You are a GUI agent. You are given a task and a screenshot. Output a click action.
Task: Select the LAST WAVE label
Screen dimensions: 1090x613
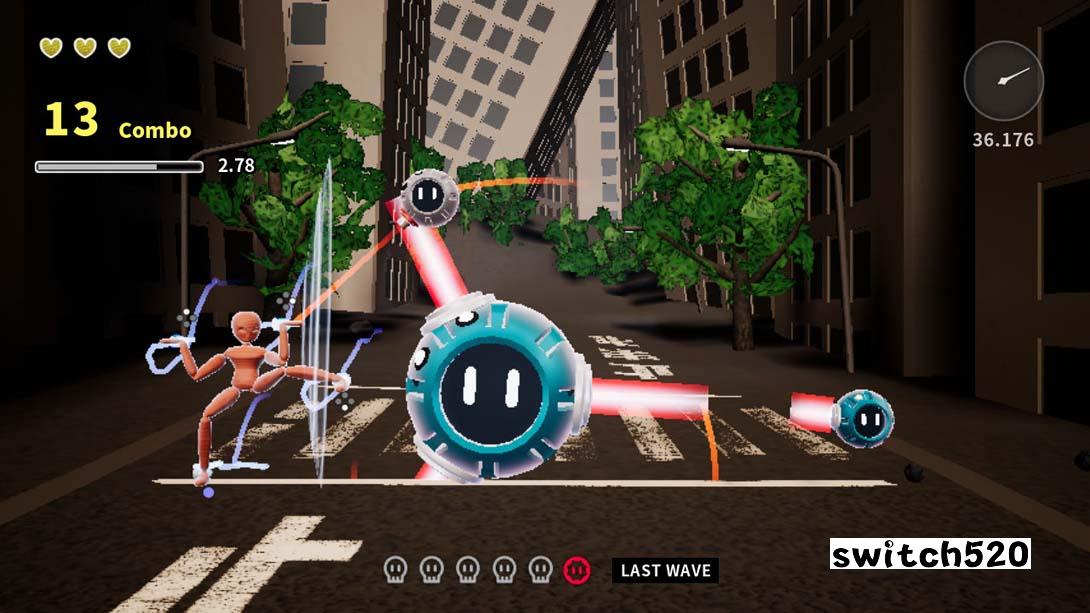(665, 571)
